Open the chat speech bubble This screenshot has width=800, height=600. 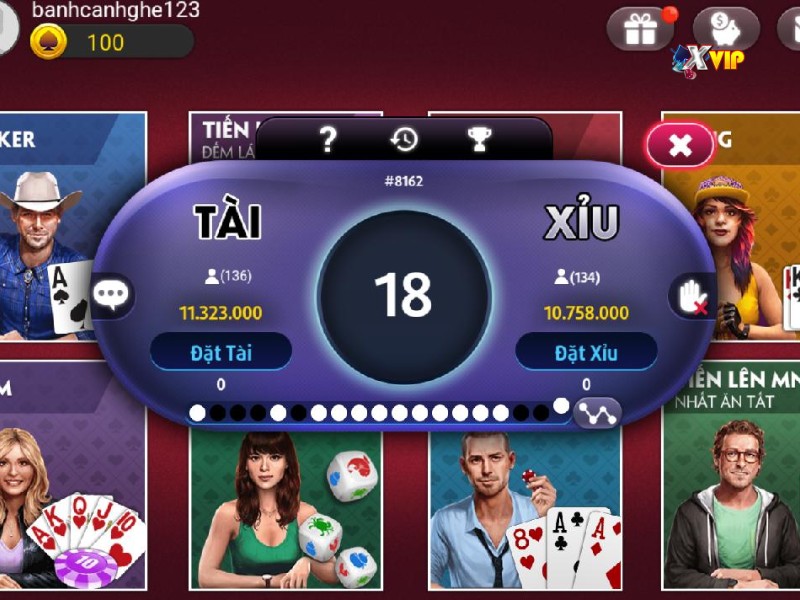[x=113, y=295]
